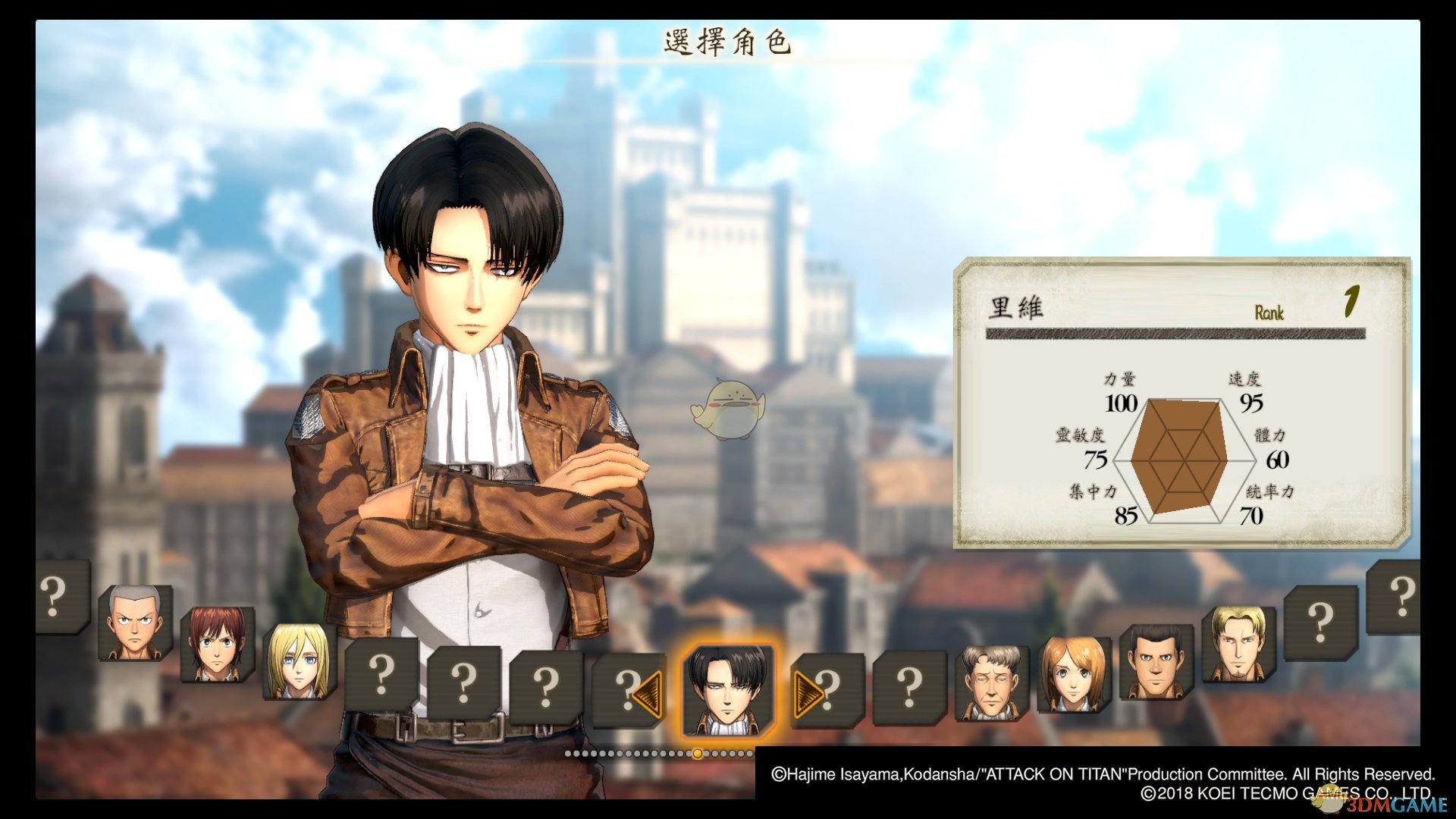Choose the gray-haired buzz-cut character portrait
The height and width of the screenshot is (819, 1456).
pyautogui.click(x=134, y=622)
